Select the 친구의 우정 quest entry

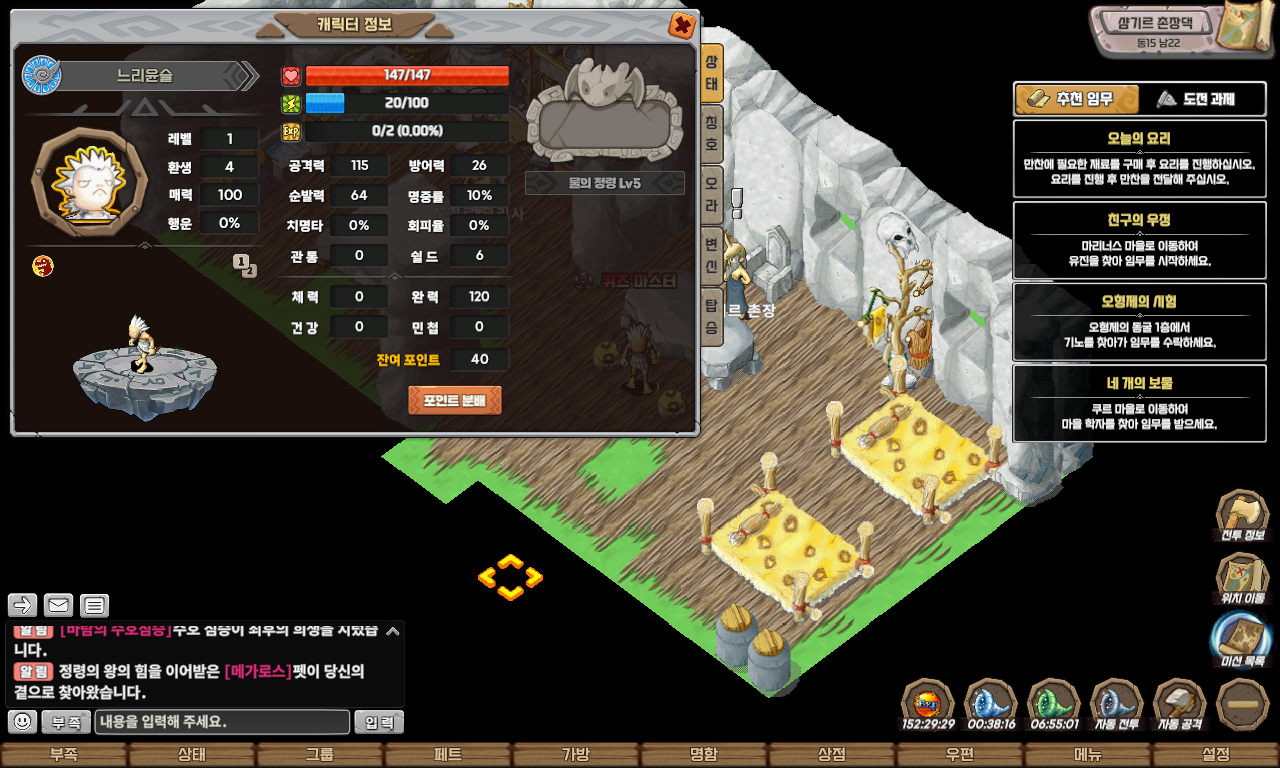(1139, 239)
